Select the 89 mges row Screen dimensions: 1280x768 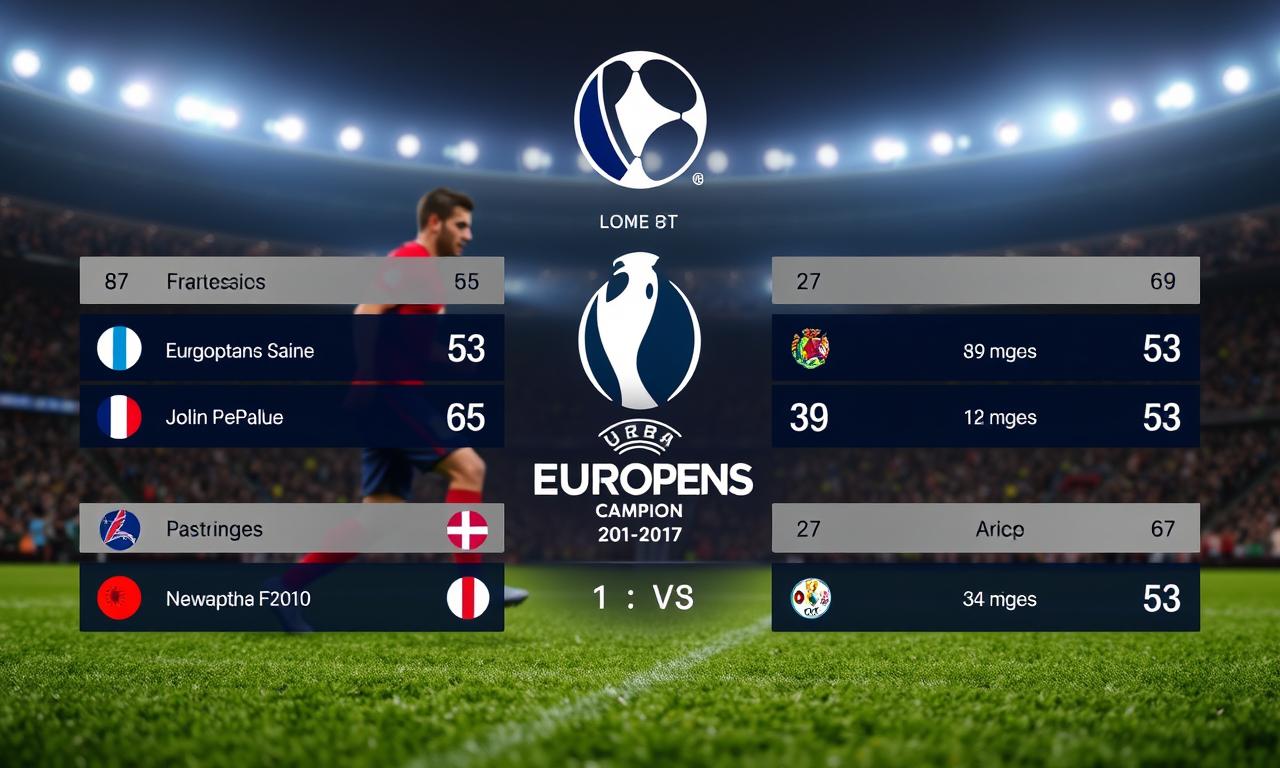[985, 349]
